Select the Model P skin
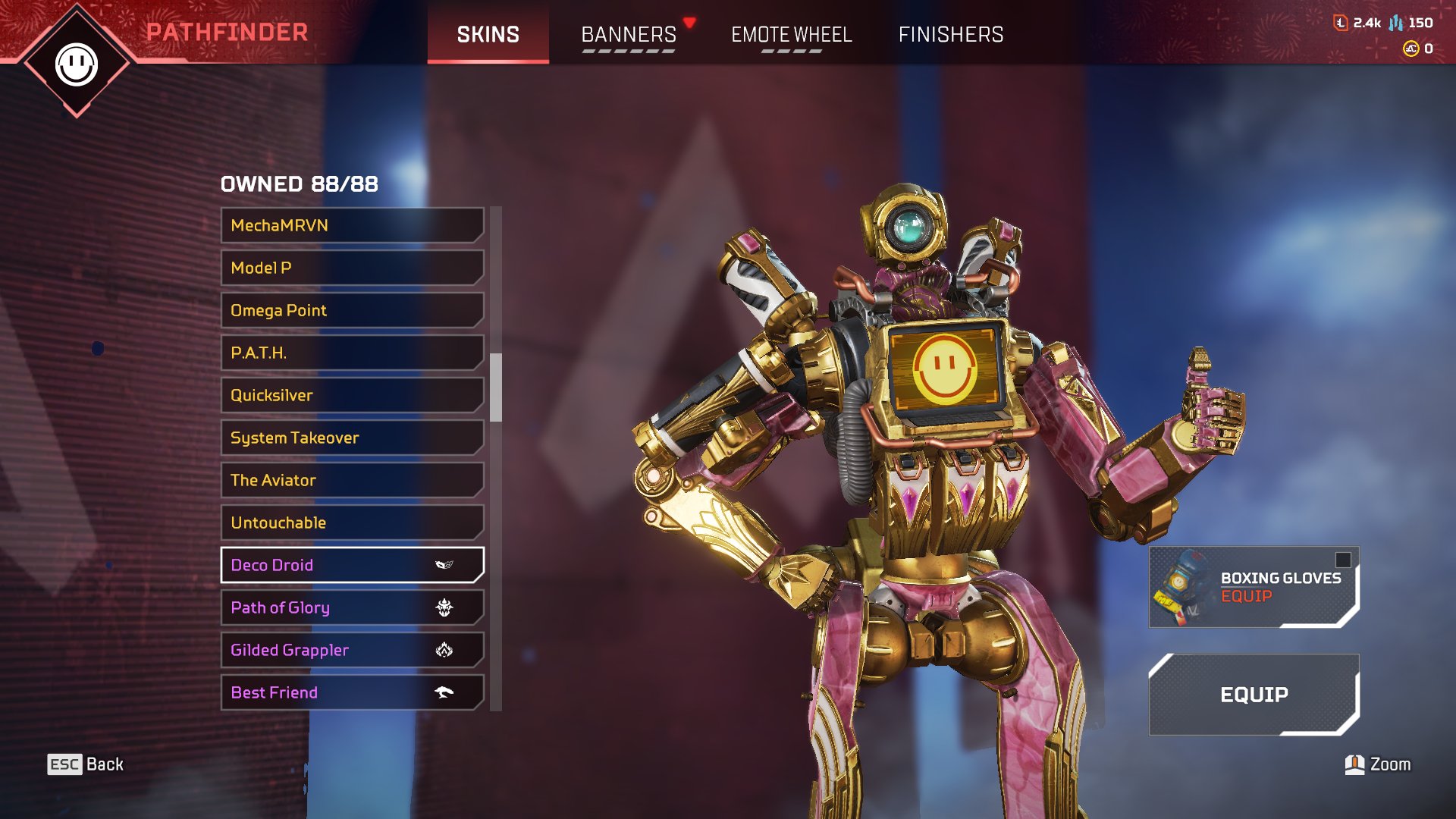The height and width of the screenshot is (819, 1456). 352,268
